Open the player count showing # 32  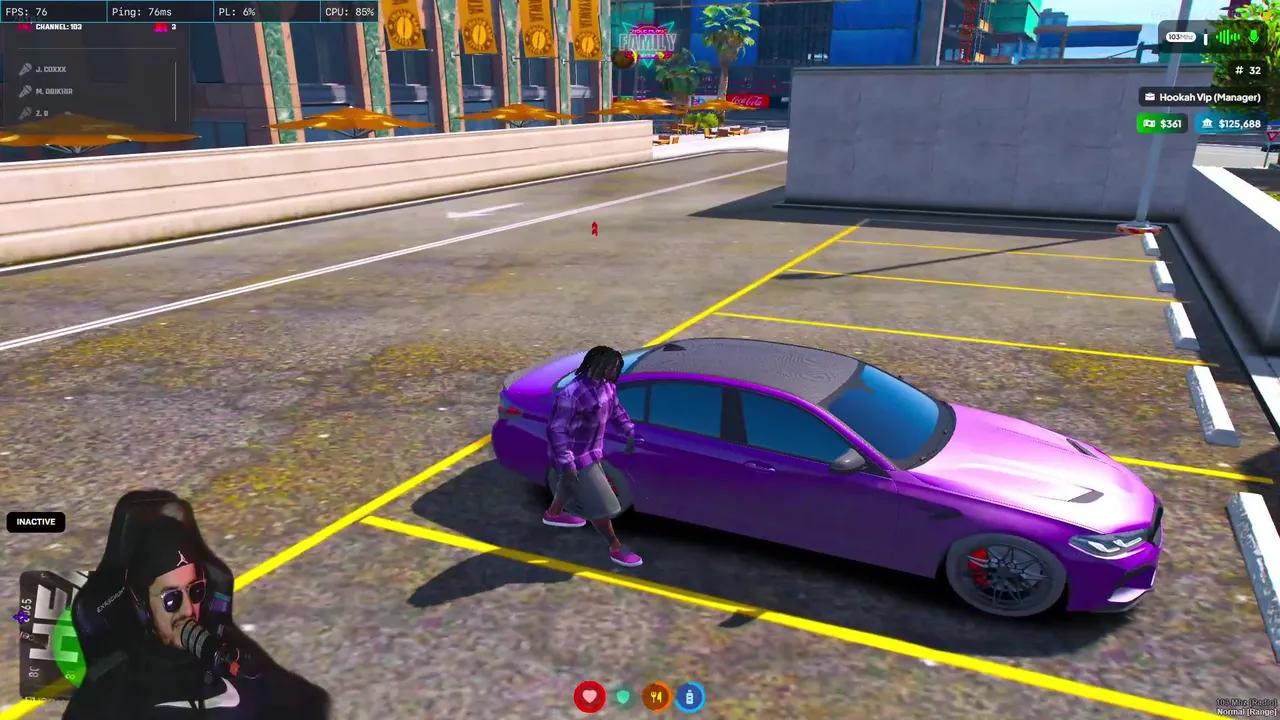(x=1250, y=70)
